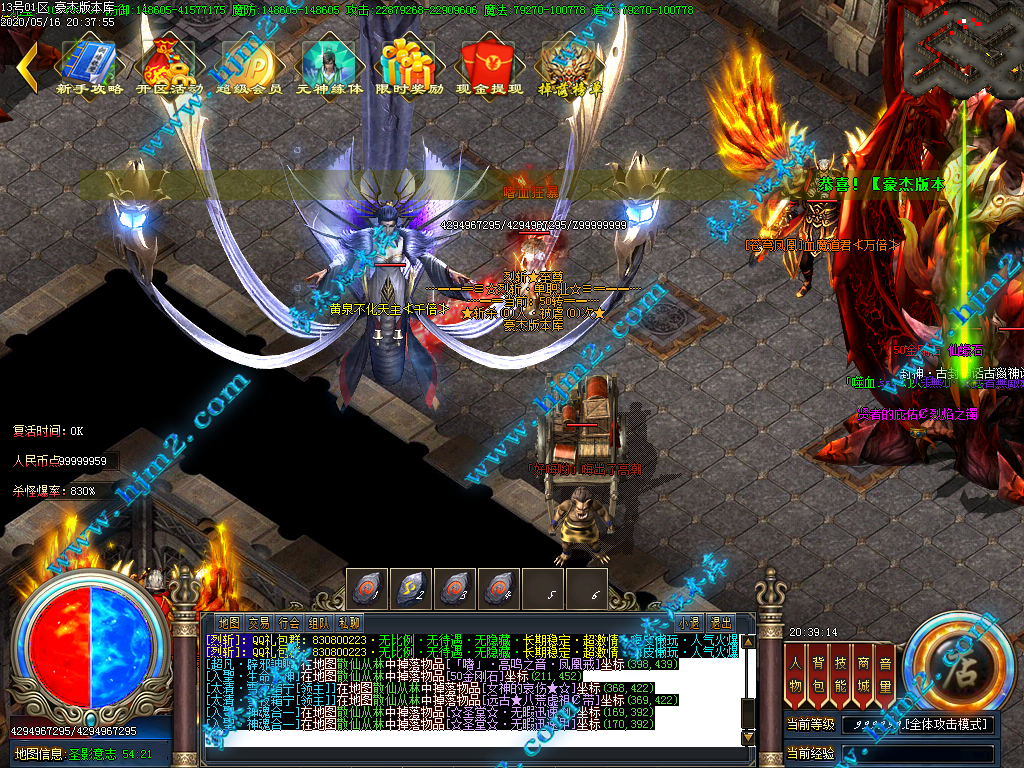Screen dimensions: 1024x768
Task: Open the 组队 team tab
Action: (319, 623)
